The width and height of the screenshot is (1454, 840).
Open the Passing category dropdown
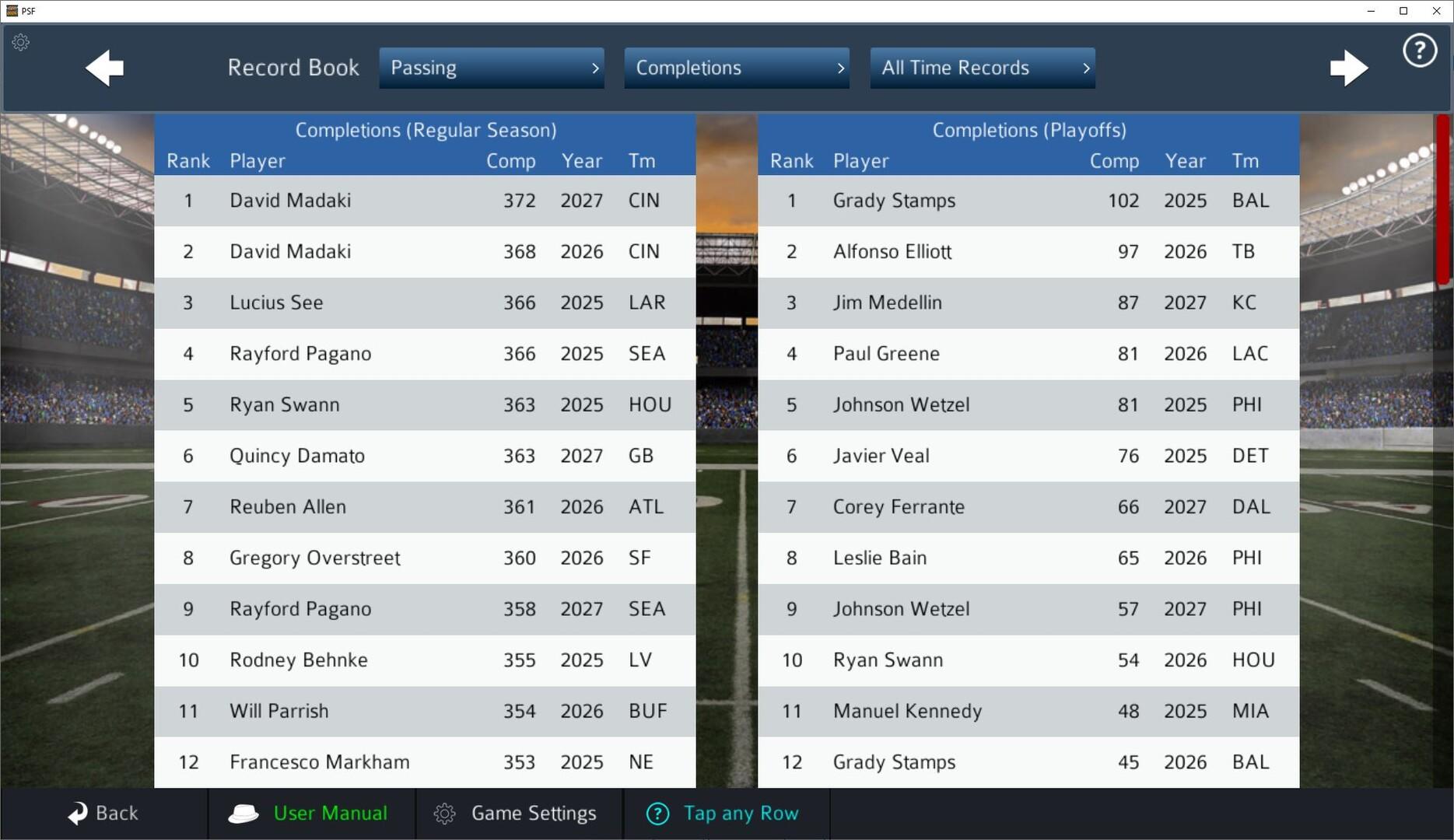[491, 68]
